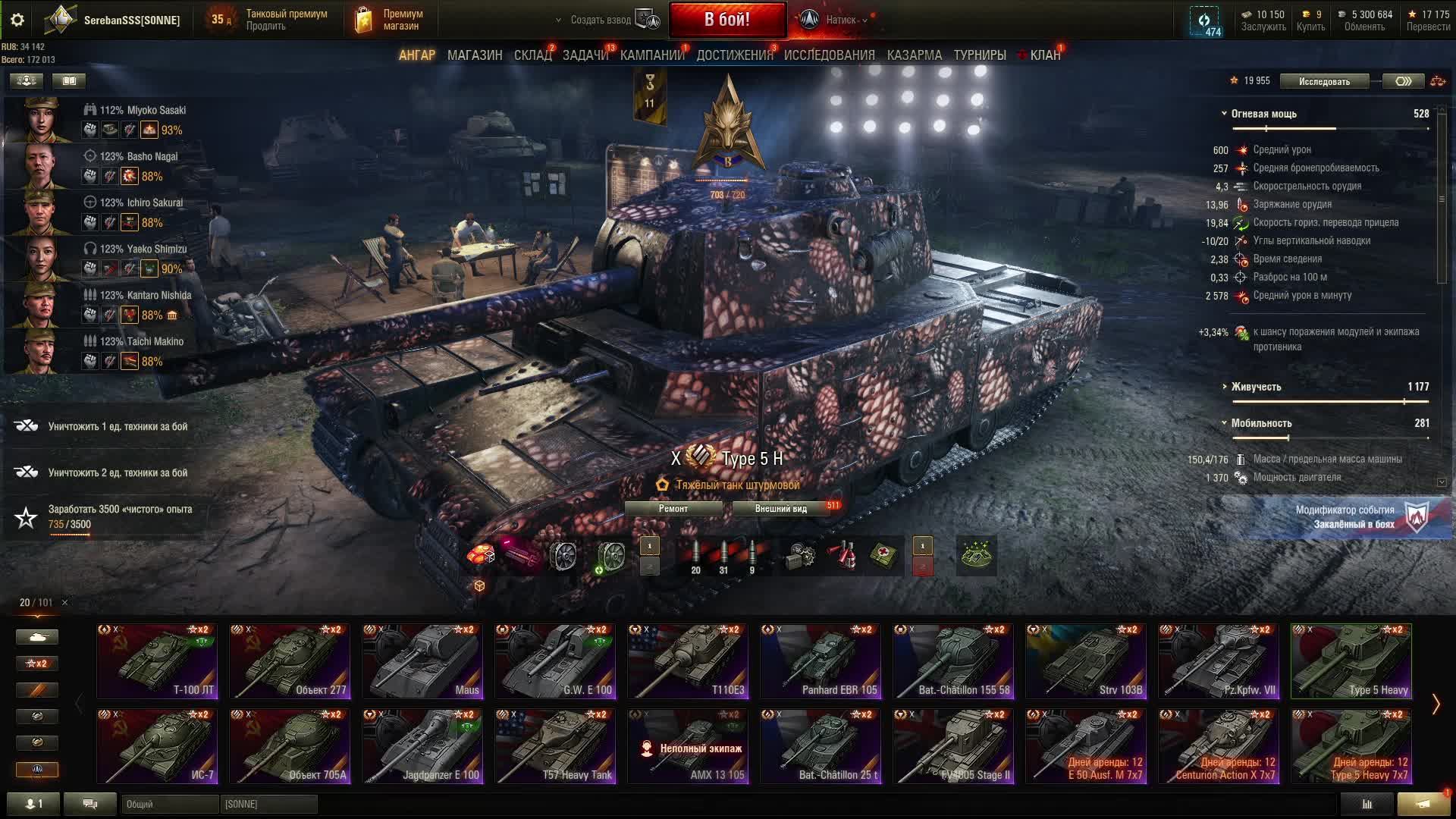Choose the T110E3 tank tile

(688, 661)
